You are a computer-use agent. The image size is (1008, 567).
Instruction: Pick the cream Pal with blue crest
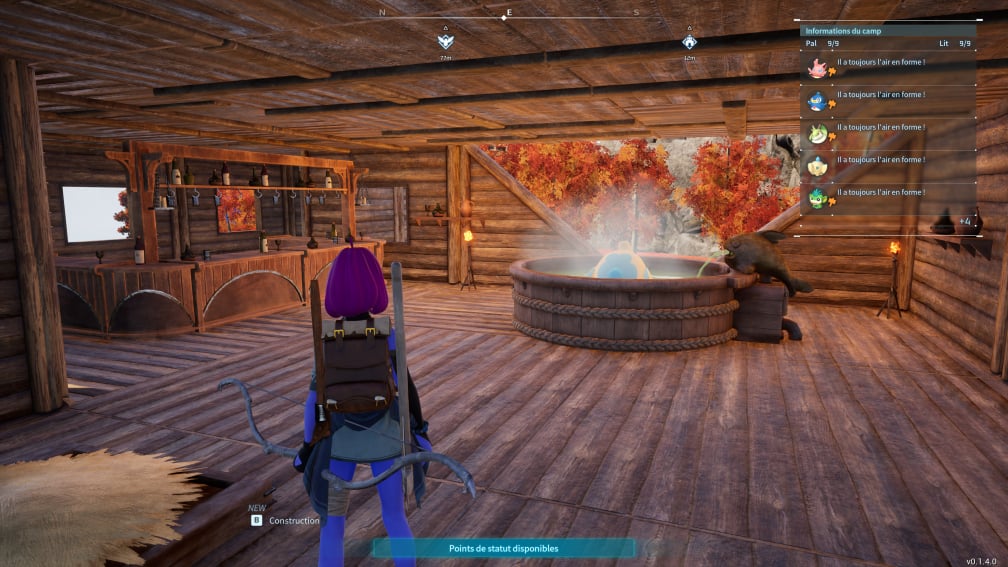click(818, 165)
